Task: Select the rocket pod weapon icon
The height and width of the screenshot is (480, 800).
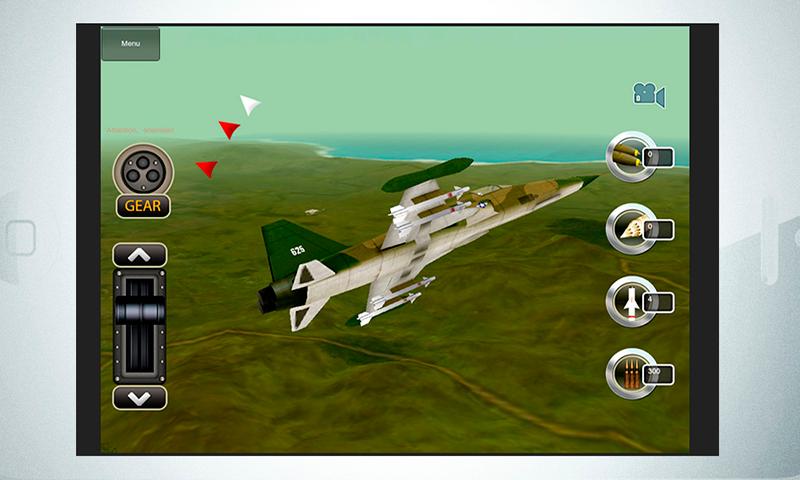Action: pyautogui.click(x=632, y=229)
